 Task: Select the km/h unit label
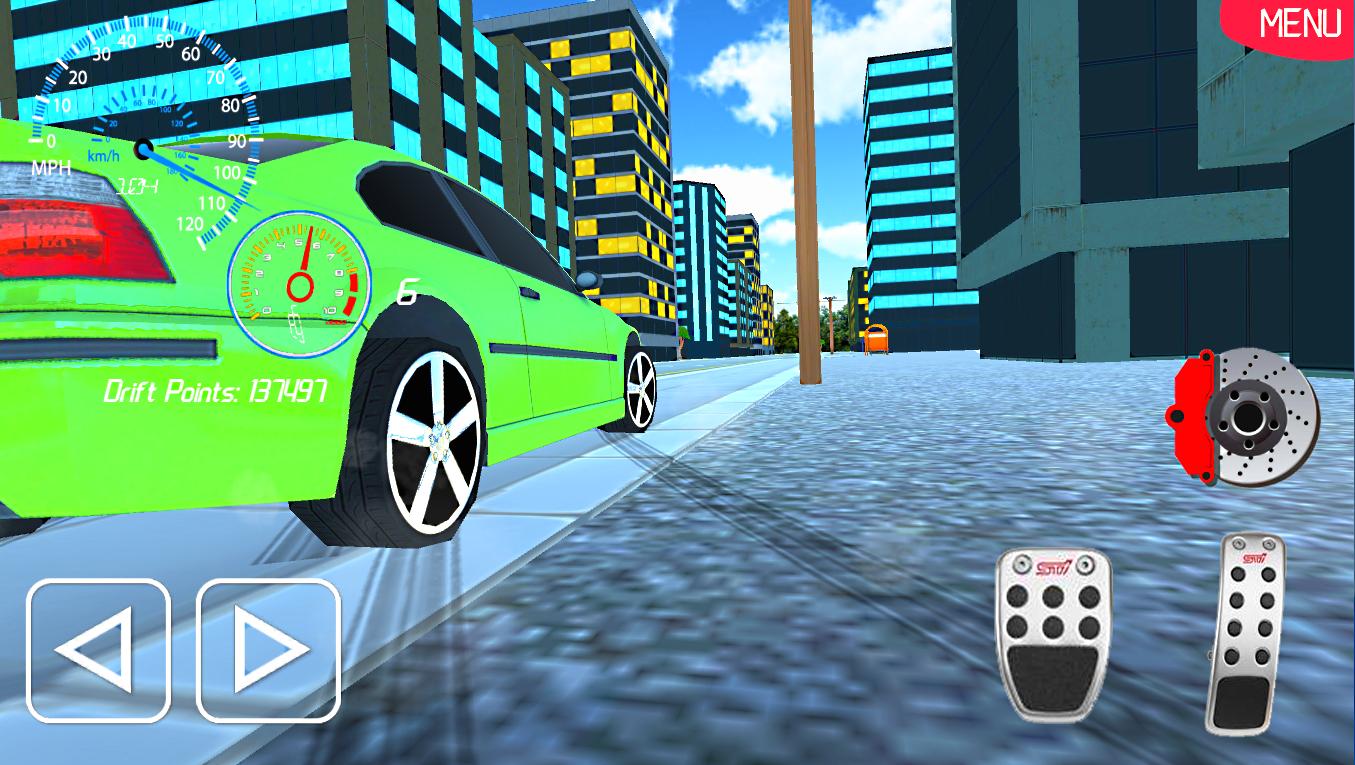(104, 155)
